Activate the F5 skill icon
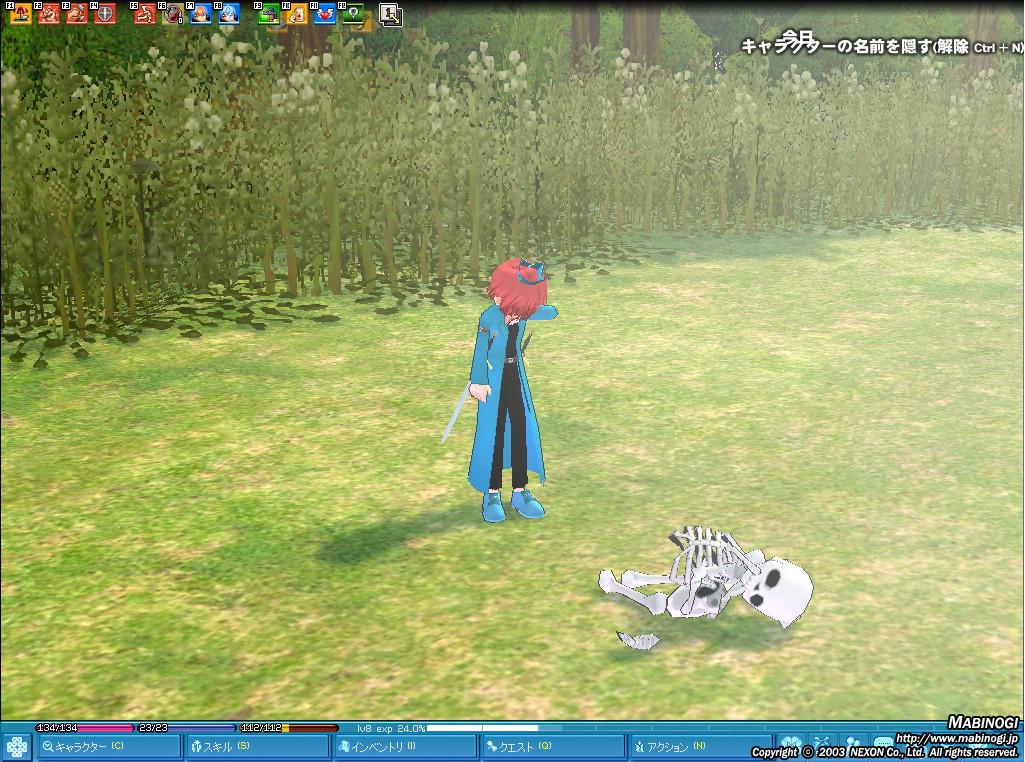 point(145,14)
